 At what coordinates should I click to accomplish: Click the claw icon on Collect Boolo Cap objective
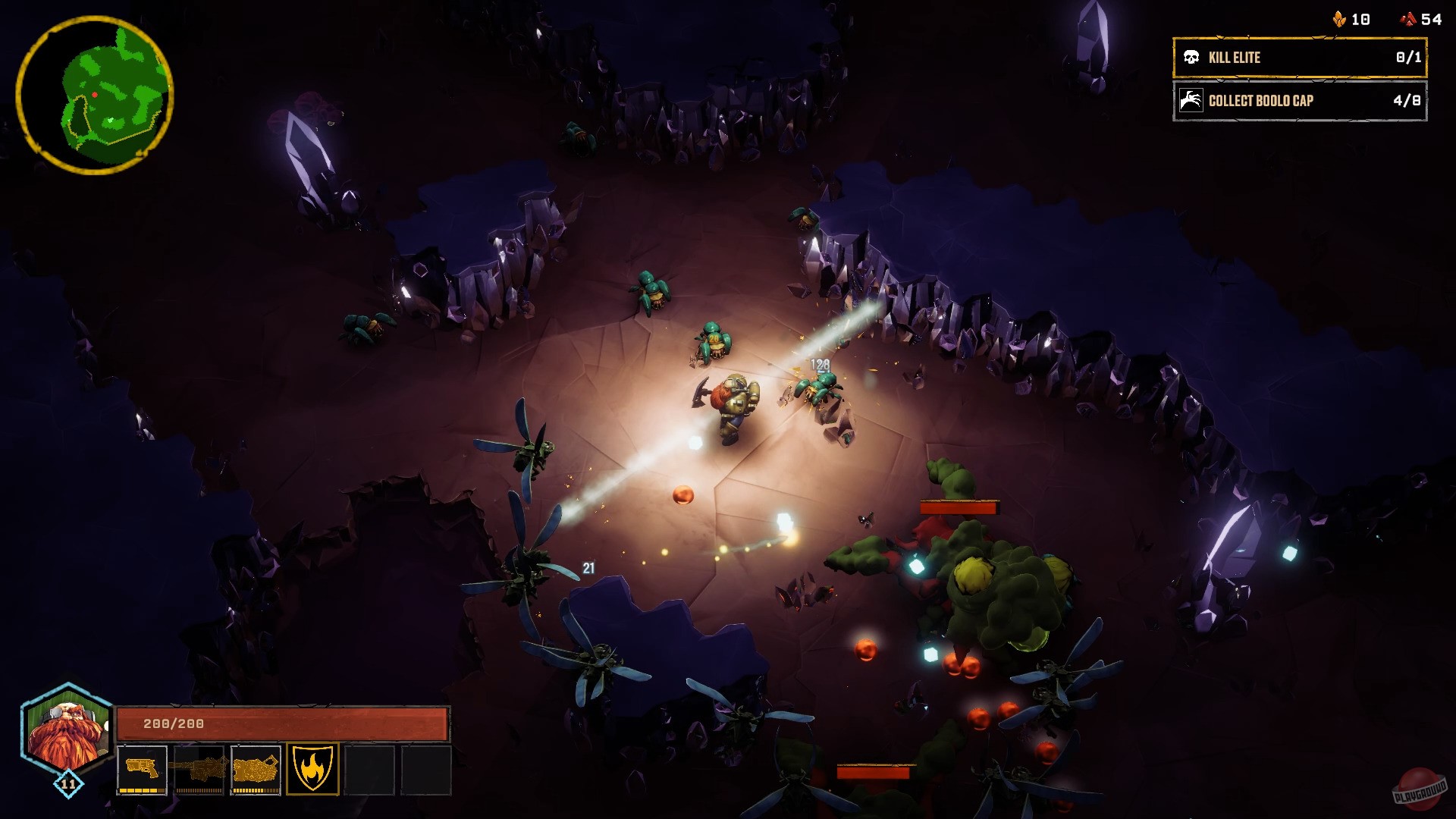[1192, 100]
